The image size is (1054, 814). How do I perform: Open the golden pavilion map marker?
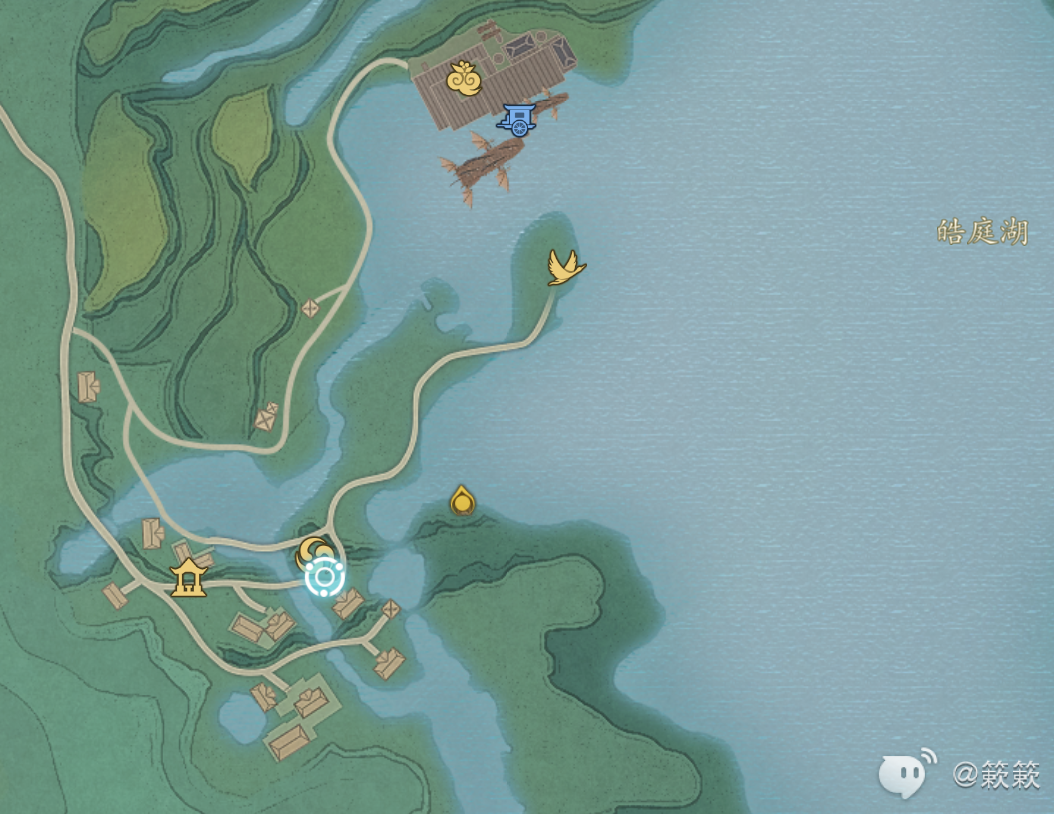click(188, 577)
